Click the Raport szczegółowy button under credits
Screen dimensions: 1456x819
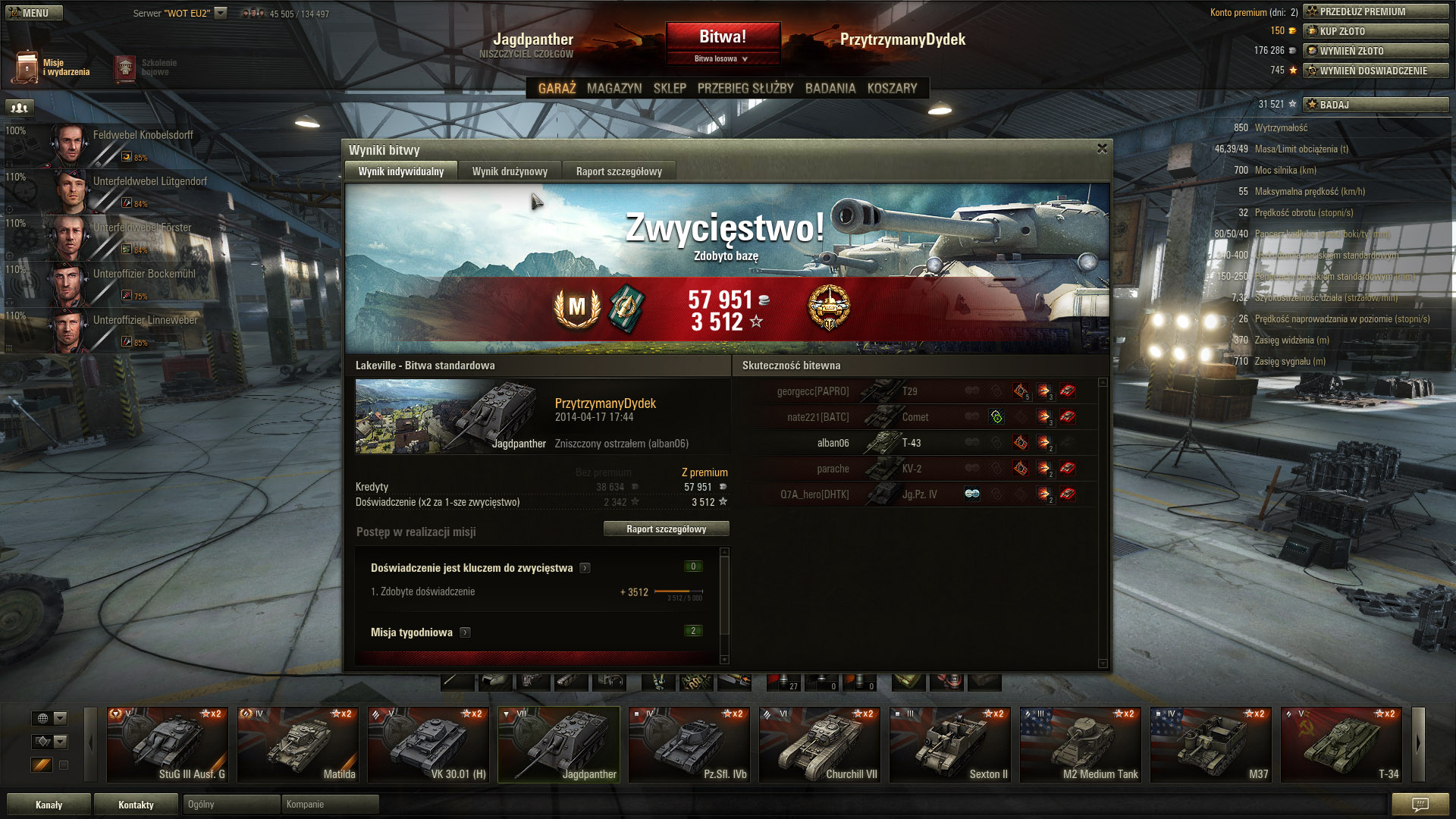[x=666, y=529]
